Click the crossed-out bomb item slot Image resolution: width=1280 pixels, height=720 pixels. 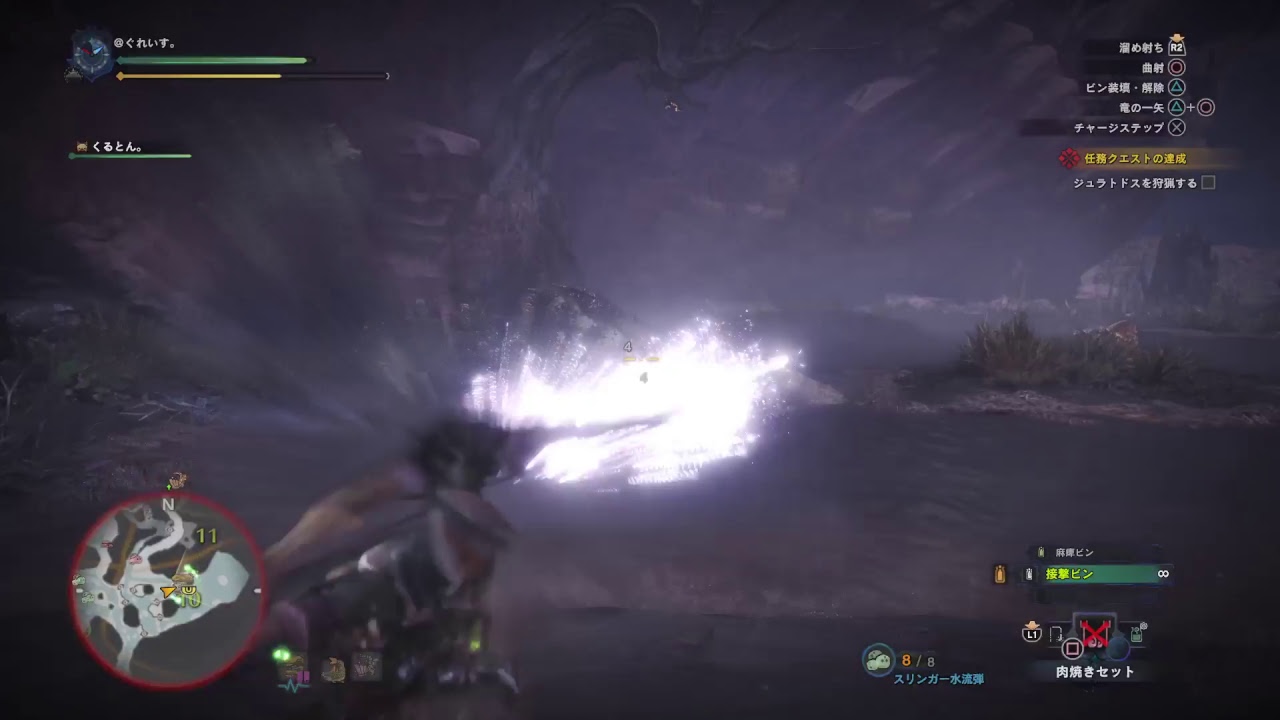pos(1094,632)
